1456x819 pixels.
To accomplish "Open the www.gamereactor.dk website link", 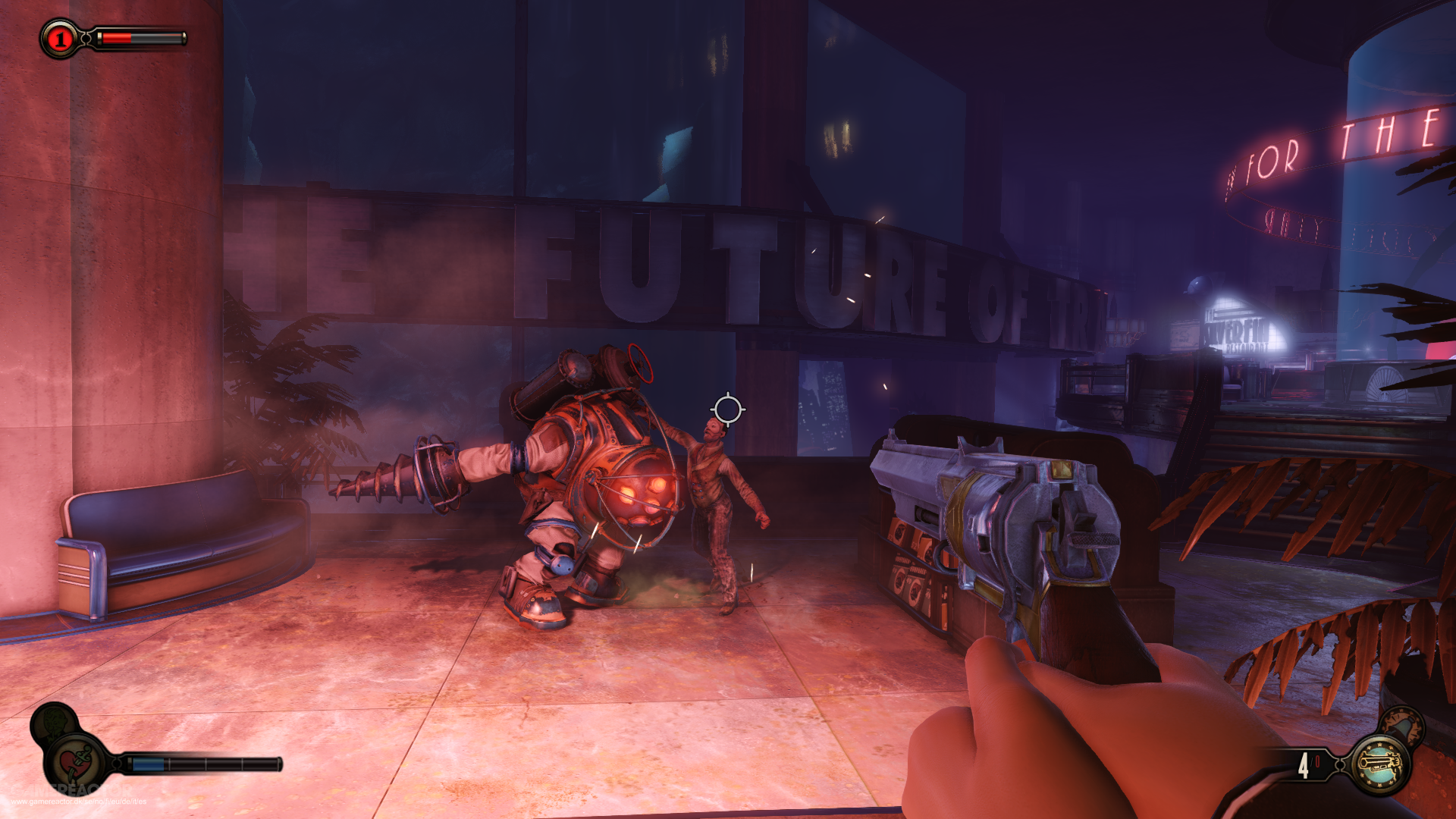I will (79, 802).
